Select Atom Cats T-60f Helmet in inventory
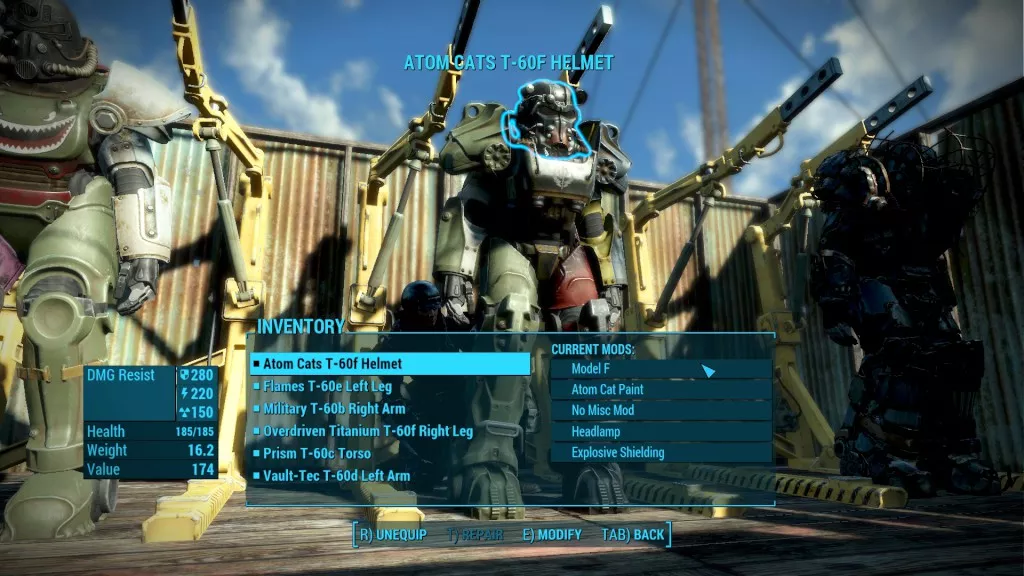The height and width of the screenshot is (576, 1024). click(390, 364)
